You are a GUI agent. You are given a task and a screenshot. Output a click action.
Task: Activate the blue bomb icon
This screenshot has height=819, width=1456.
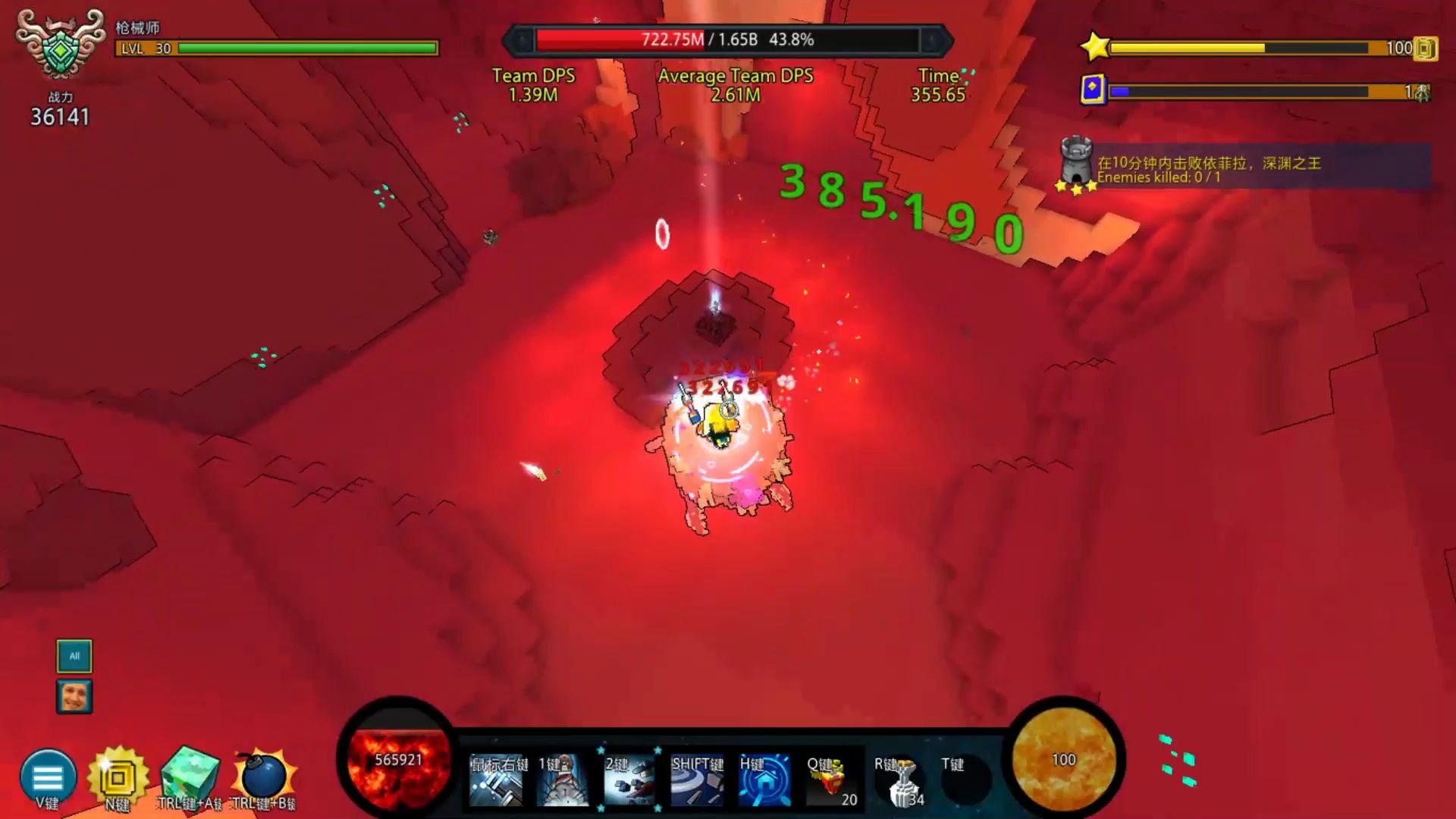262,777
